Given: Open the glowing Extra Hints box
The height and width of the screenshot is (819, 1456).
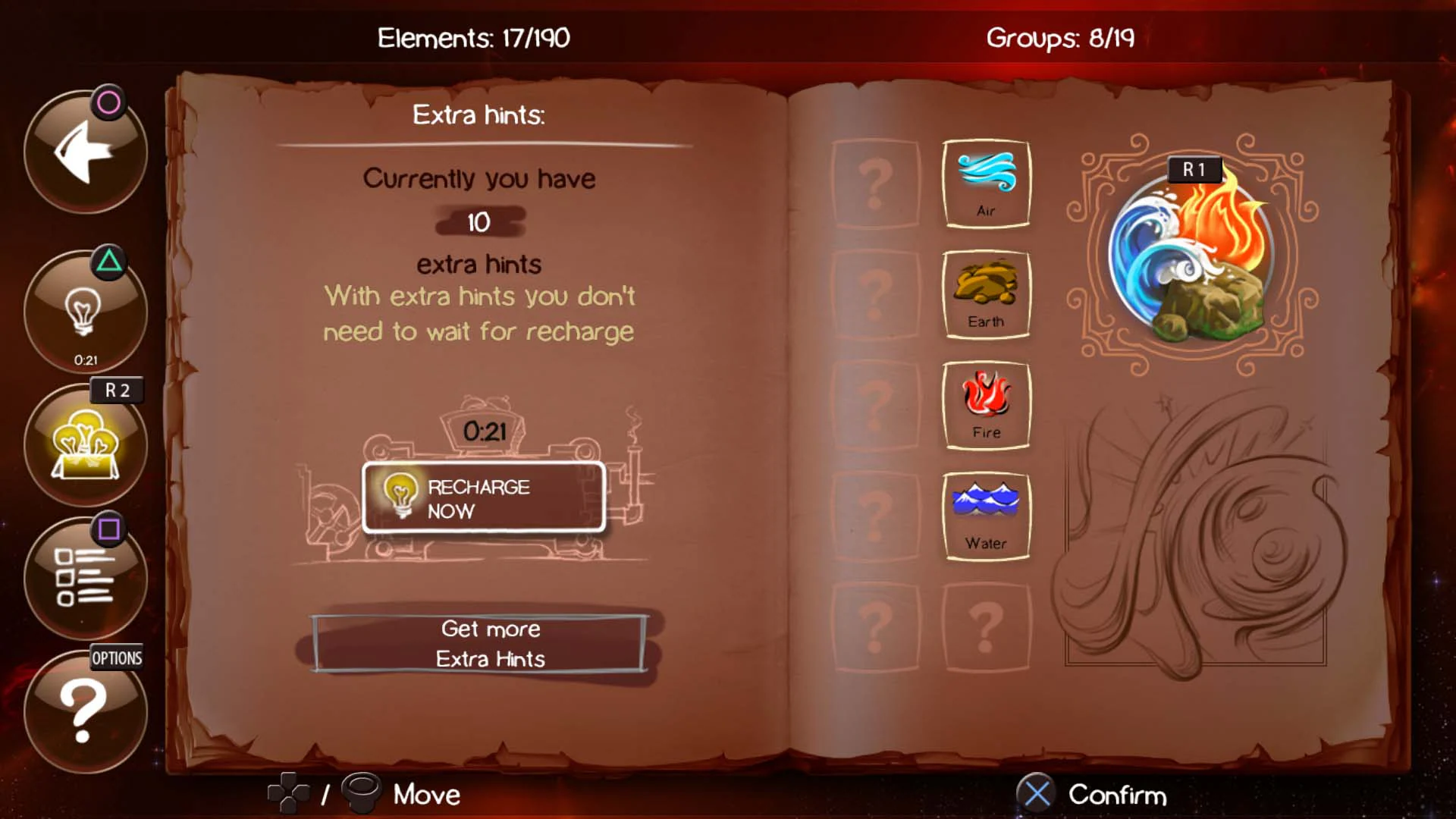Looking at the screenshot, I should click(x=86, y=447).
